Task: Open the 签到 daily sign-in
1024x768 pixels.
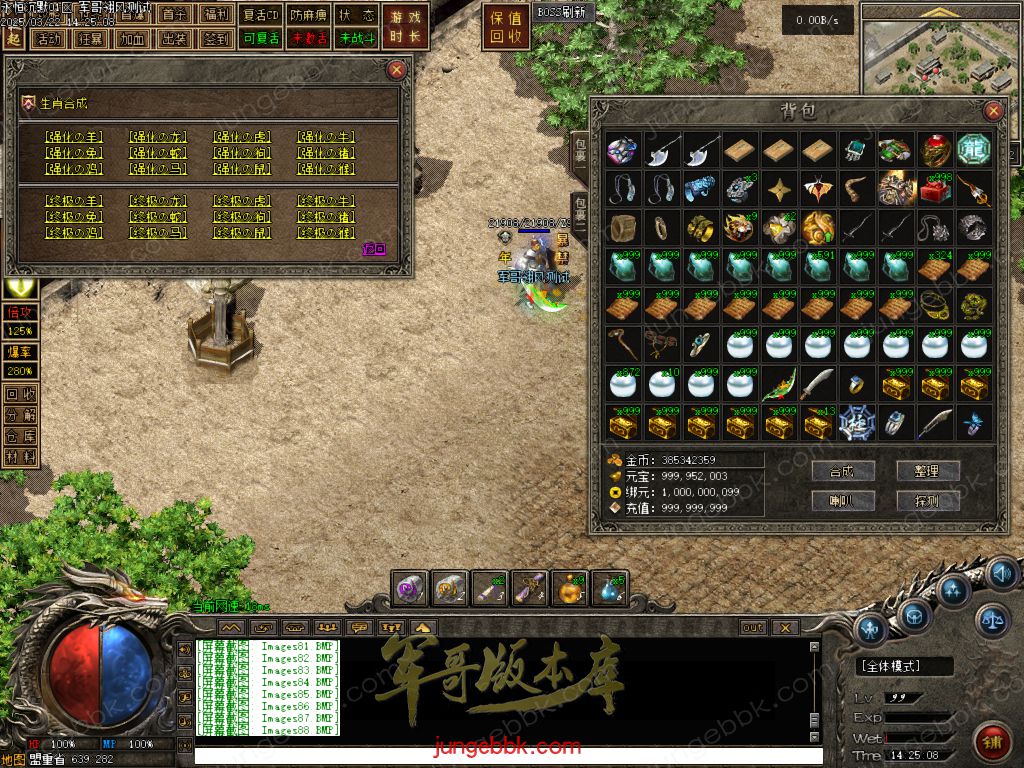Action: (x=216, y=39)
